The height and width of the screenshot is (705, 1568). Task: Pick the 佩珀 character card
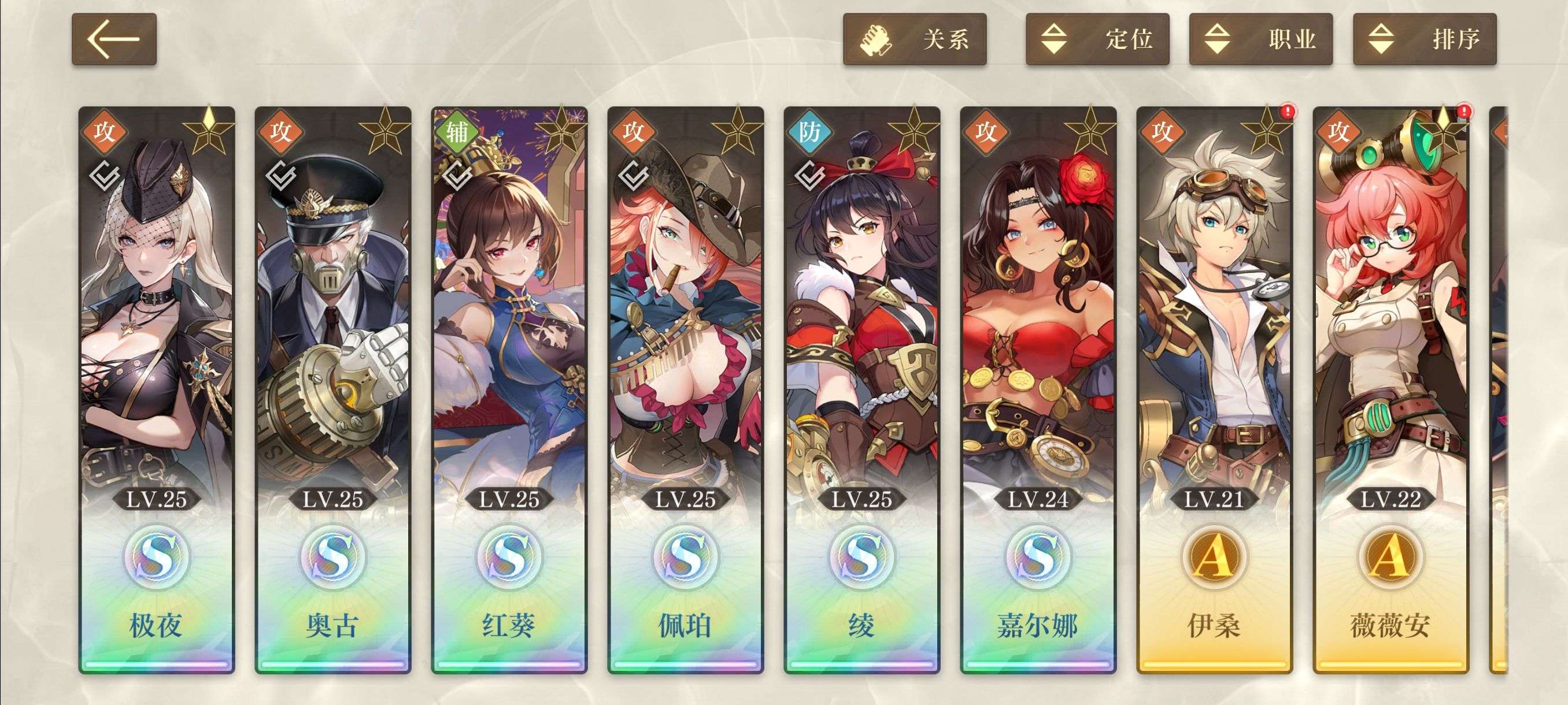click(685, 389)
